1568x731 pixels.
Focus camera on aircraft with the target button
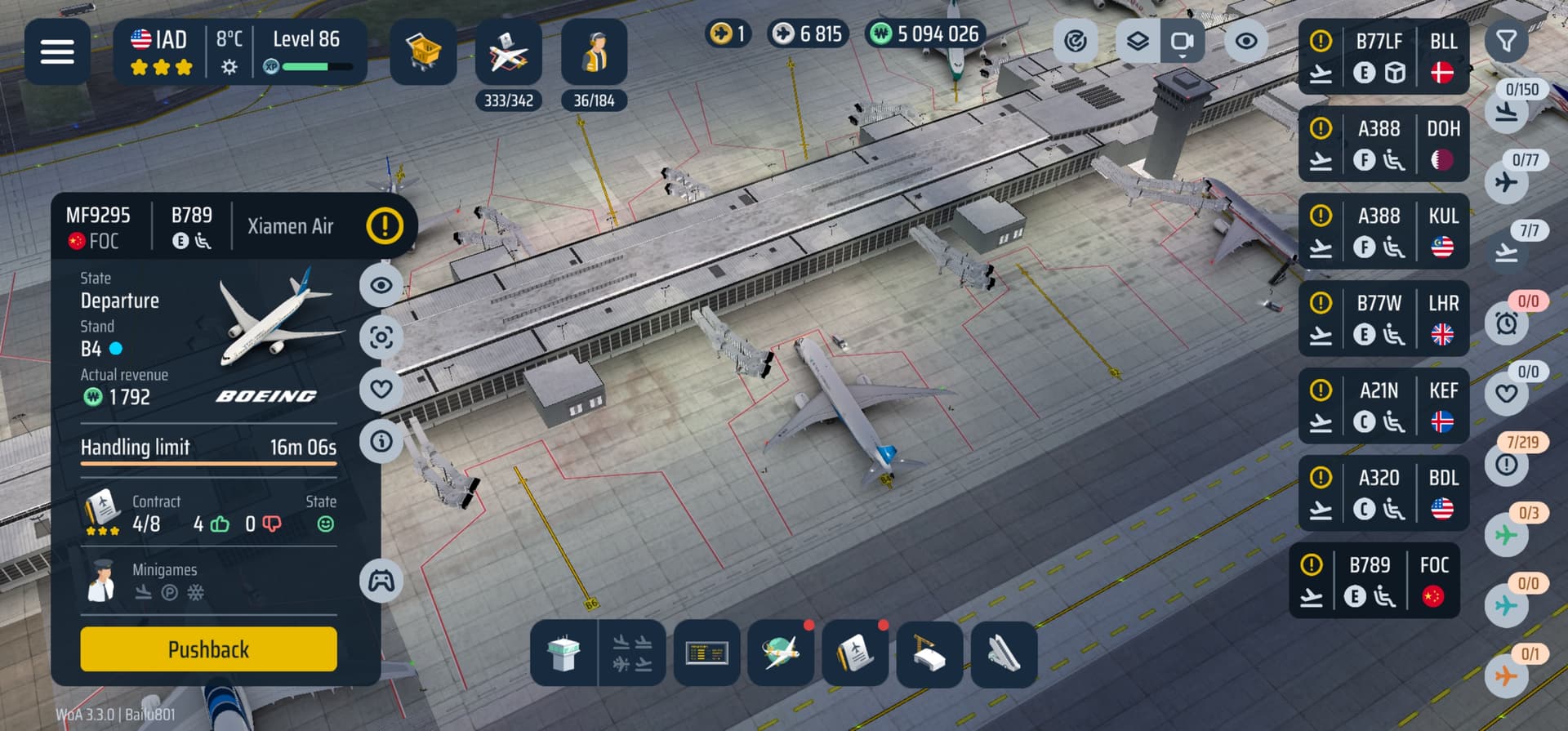coord(381,337)
